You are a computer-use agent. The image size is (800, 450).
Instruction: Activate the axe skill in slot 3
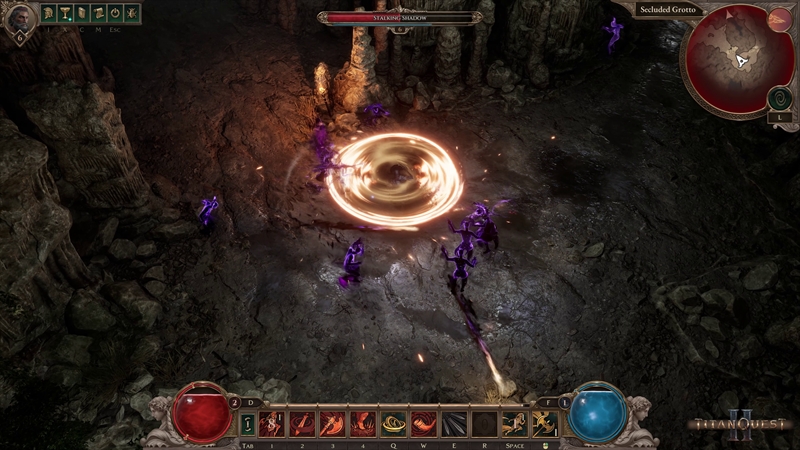click(332, 423)
